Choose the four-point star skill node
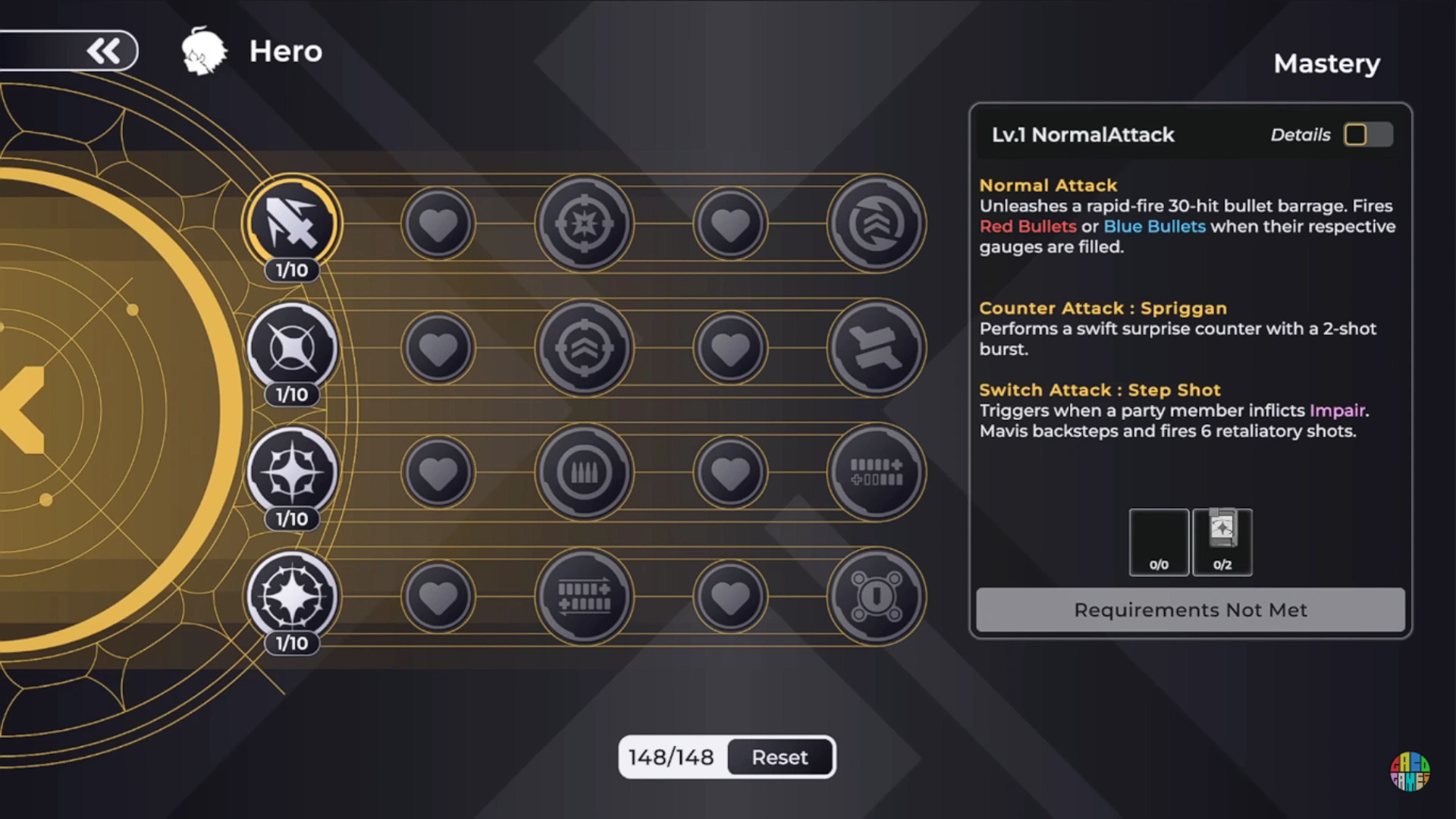 pos(292,472)
